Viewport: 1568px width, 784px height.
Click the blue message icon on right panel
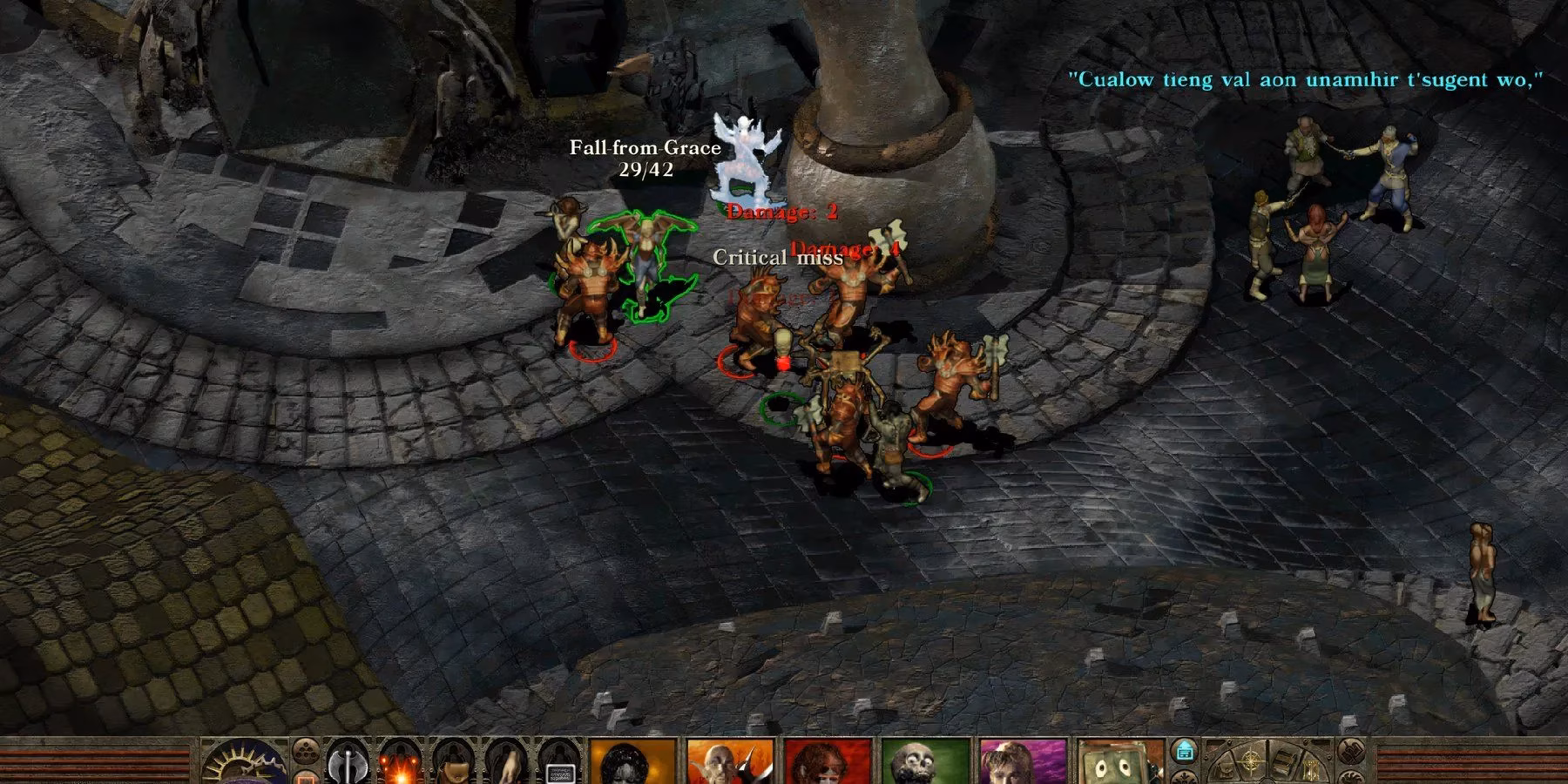tap(1185, 752)
